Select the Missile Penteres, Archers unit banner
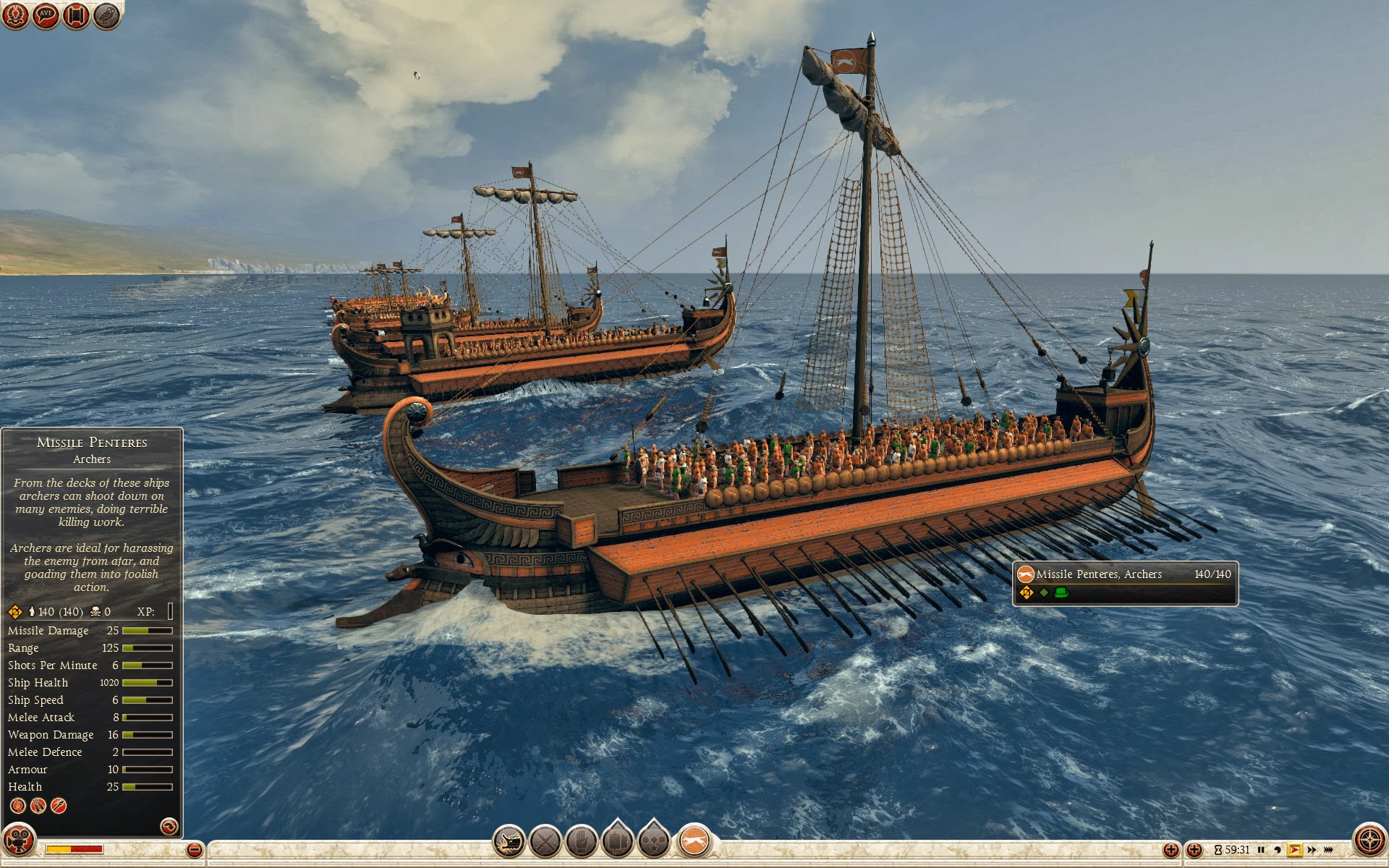Screen dimensions: 1389x868 (x=1125, y=583)
